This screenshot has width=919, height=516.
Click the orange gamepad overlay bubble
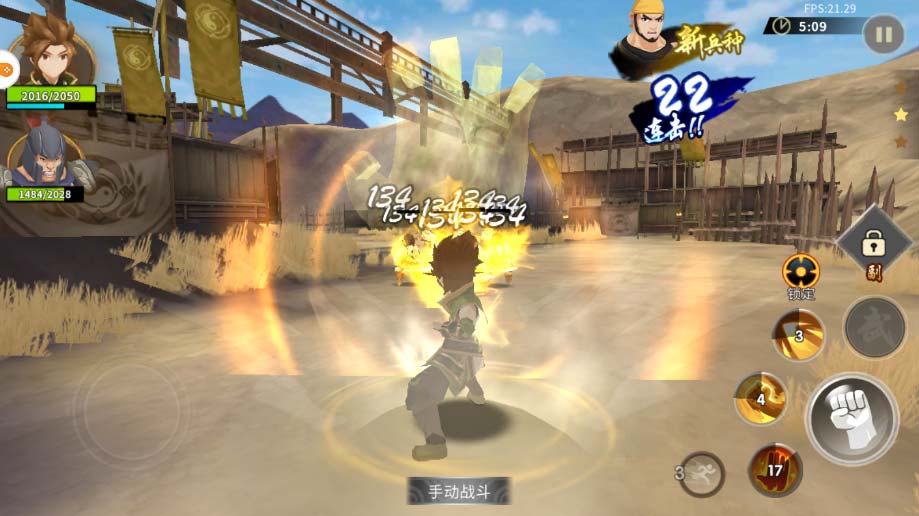pos(5,70)
